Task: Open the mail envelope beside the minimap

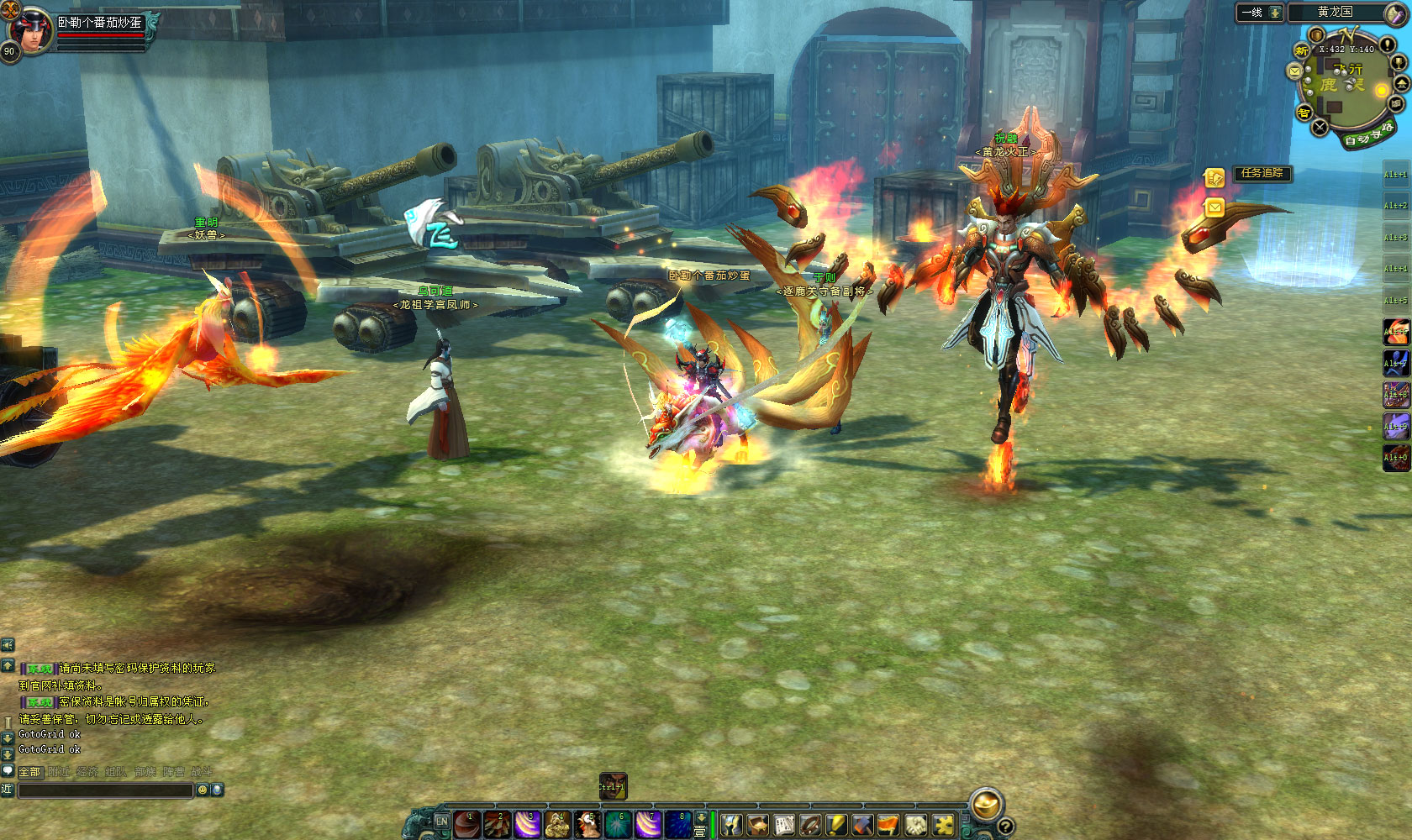Action: (1295, 72)
